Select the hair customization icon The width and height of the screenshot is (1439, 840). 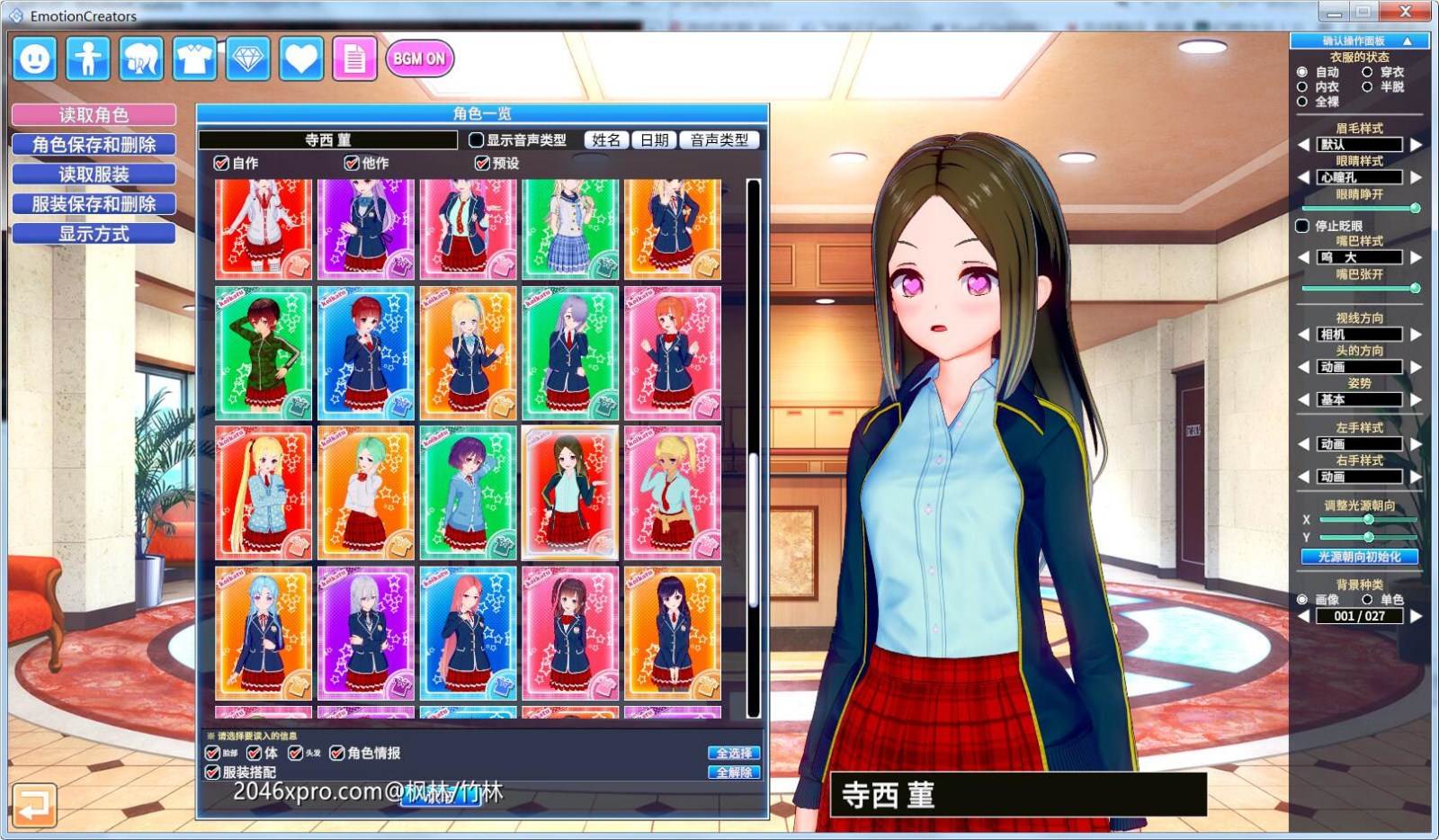[x=140, y=59]
